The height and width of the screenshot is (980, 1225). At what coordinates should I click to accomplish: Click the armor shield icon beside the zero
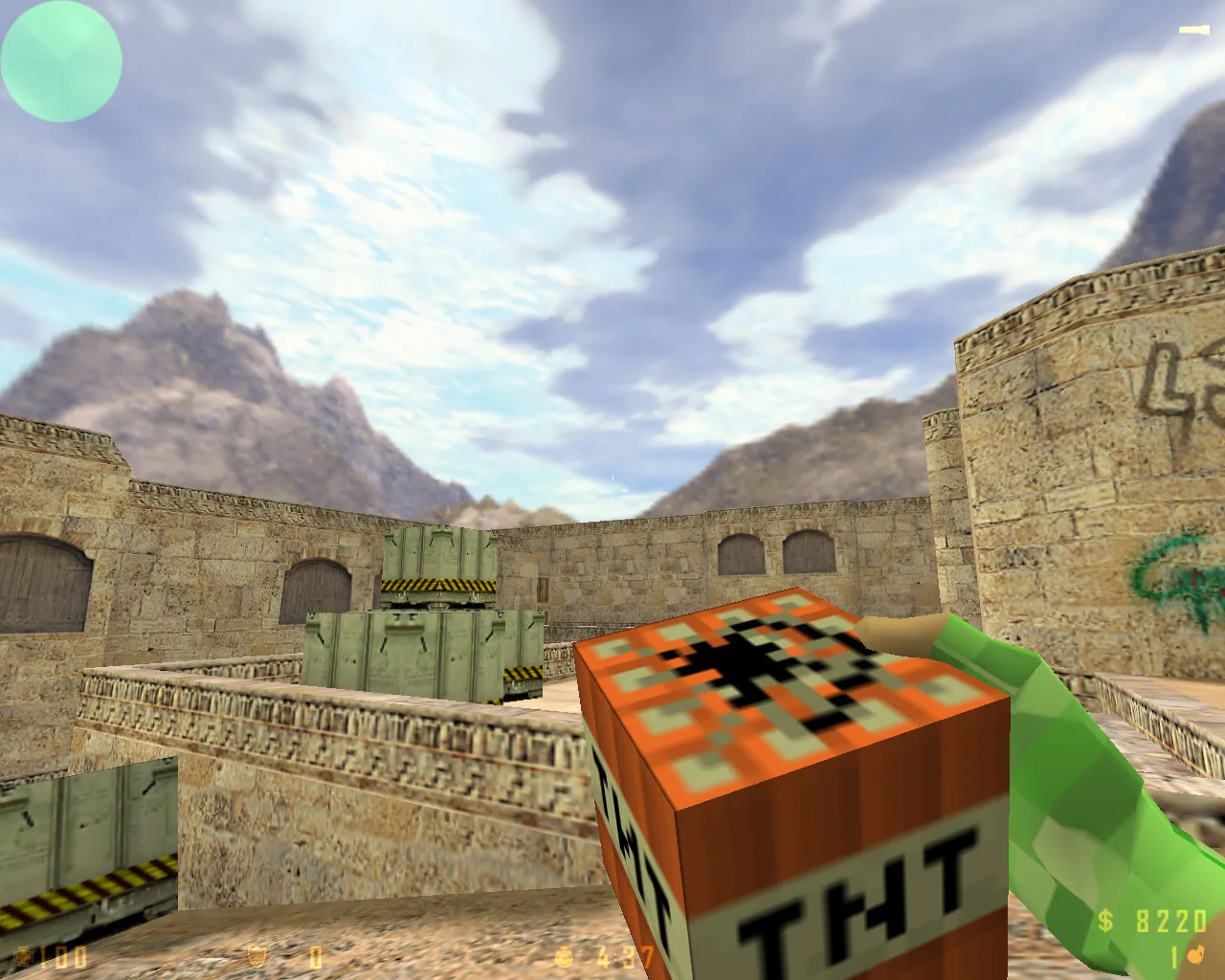coord(255,955)
